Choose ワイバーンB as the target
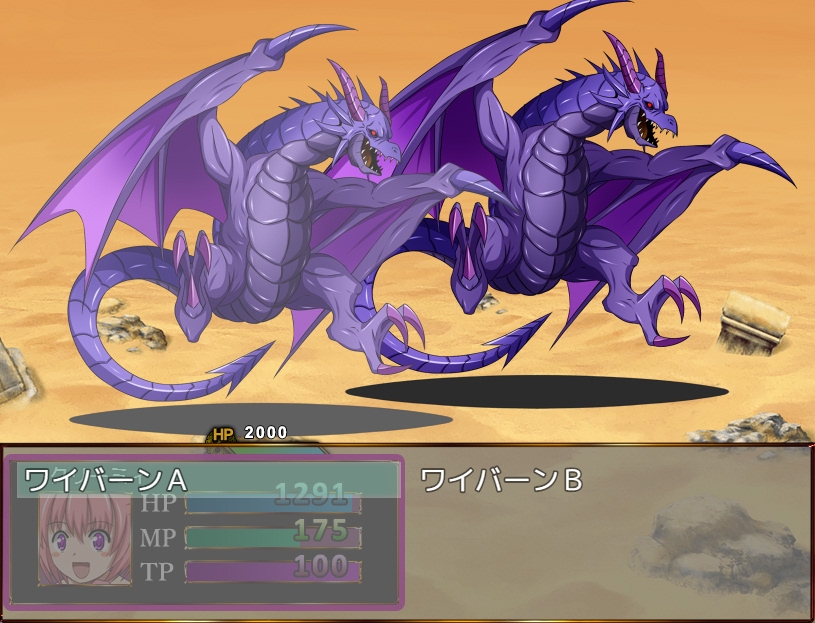 pos(502,480)
